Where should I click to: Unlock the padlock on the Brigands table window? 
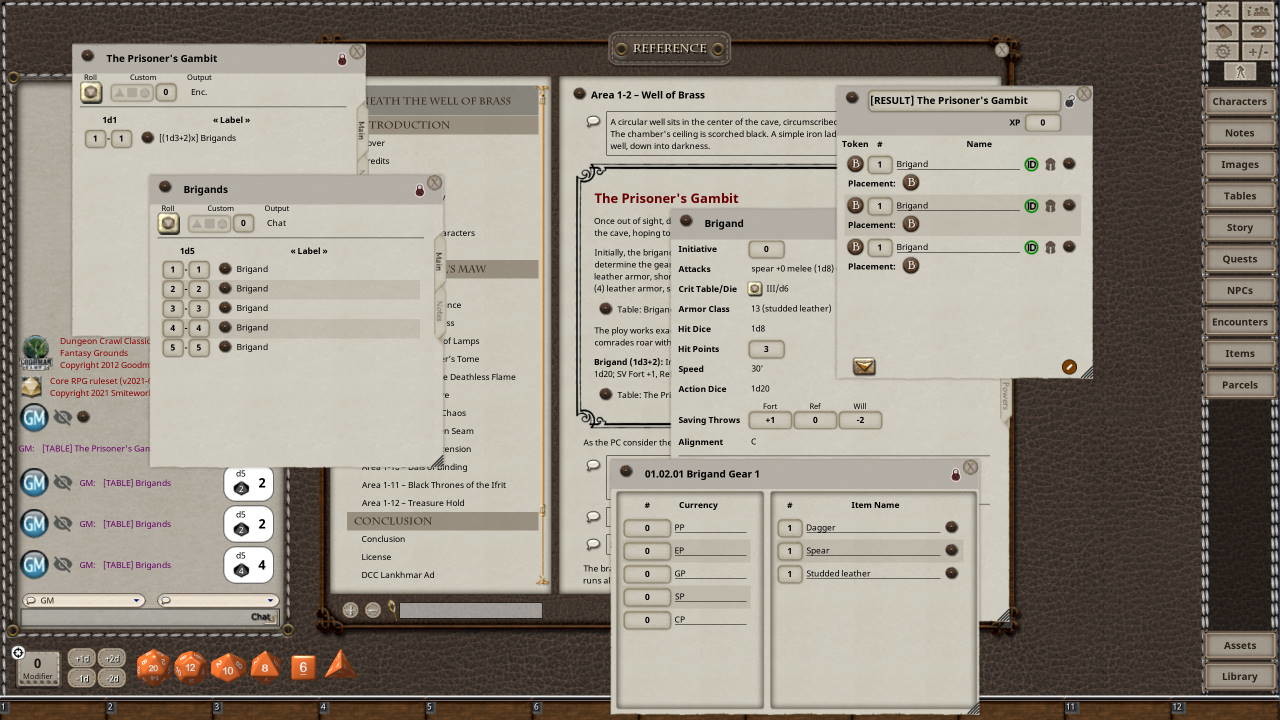click(x=419, y=188)
